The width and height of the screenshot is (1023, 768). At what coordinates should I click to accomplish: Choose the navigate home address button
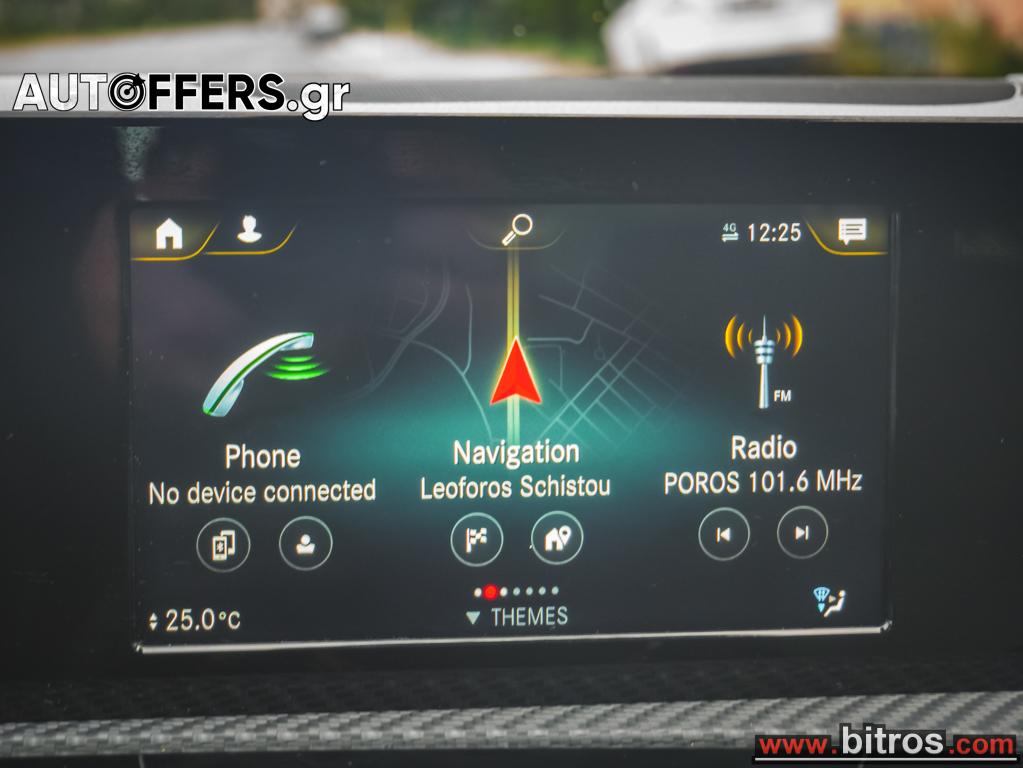[x=557, y=539]
